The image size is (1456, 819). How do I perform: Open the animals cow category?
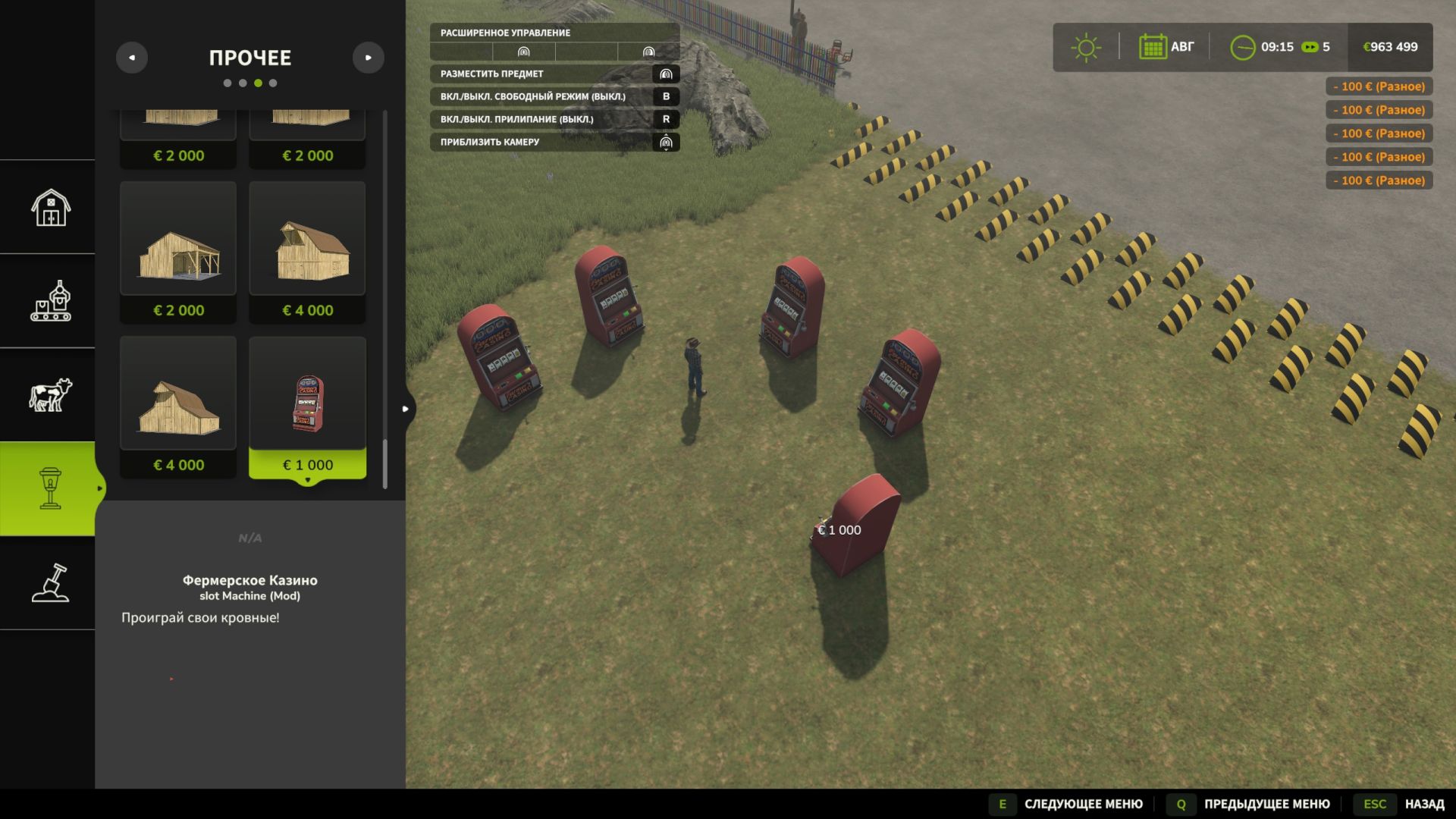[50, 395]
